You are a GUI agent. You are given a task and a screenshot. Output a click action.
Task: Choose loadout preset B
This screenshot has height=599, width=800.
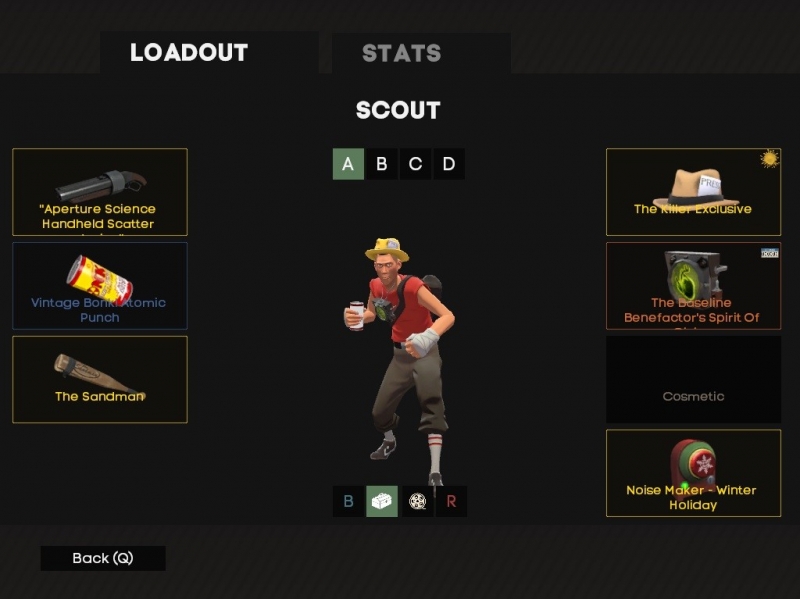coord(381,164)
